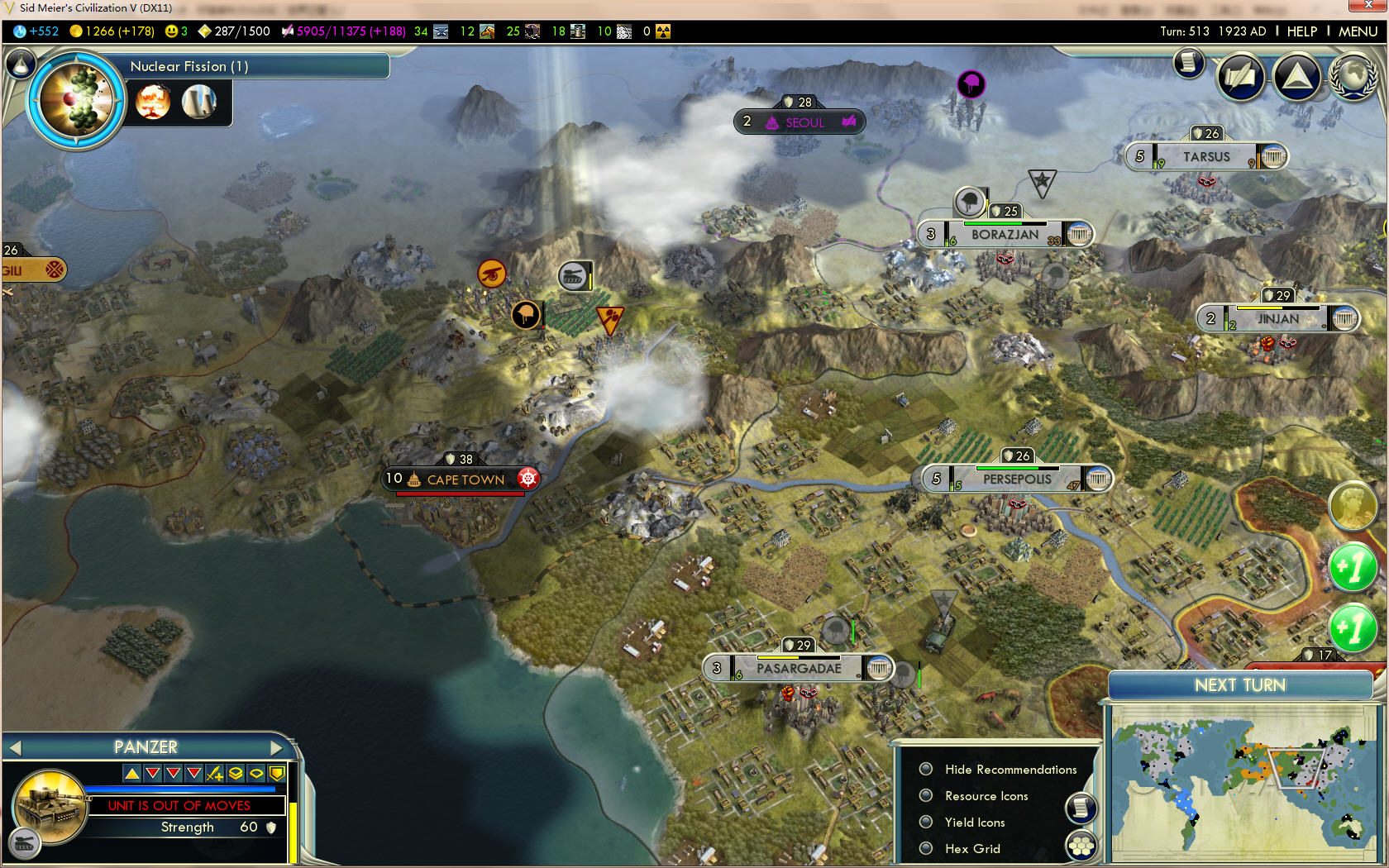Click the Great Person bust notification
Image resolution: width=1389 pixels, height=868 pixels.
coord(1352,505)
